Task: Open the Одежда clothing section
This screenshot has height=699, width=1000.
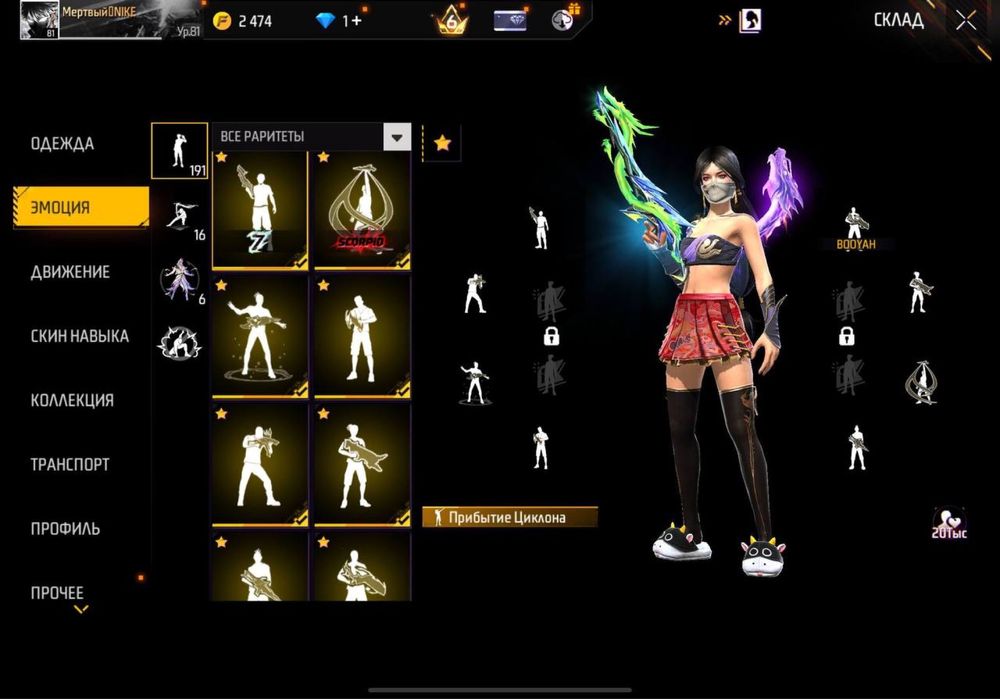Action: (62, 144)
